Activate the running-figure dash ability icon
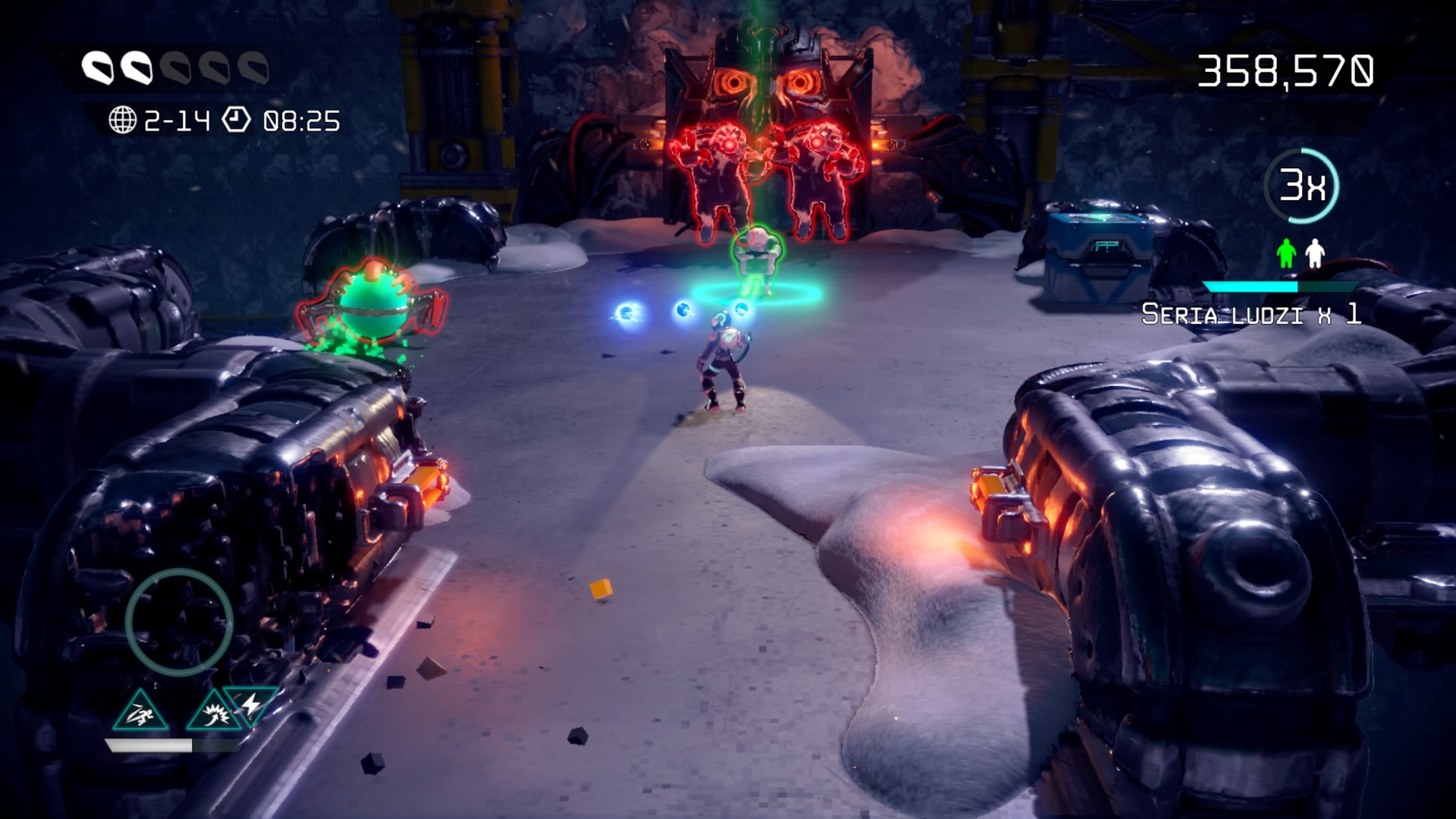 pyautogui.click(x=140, y=712)
